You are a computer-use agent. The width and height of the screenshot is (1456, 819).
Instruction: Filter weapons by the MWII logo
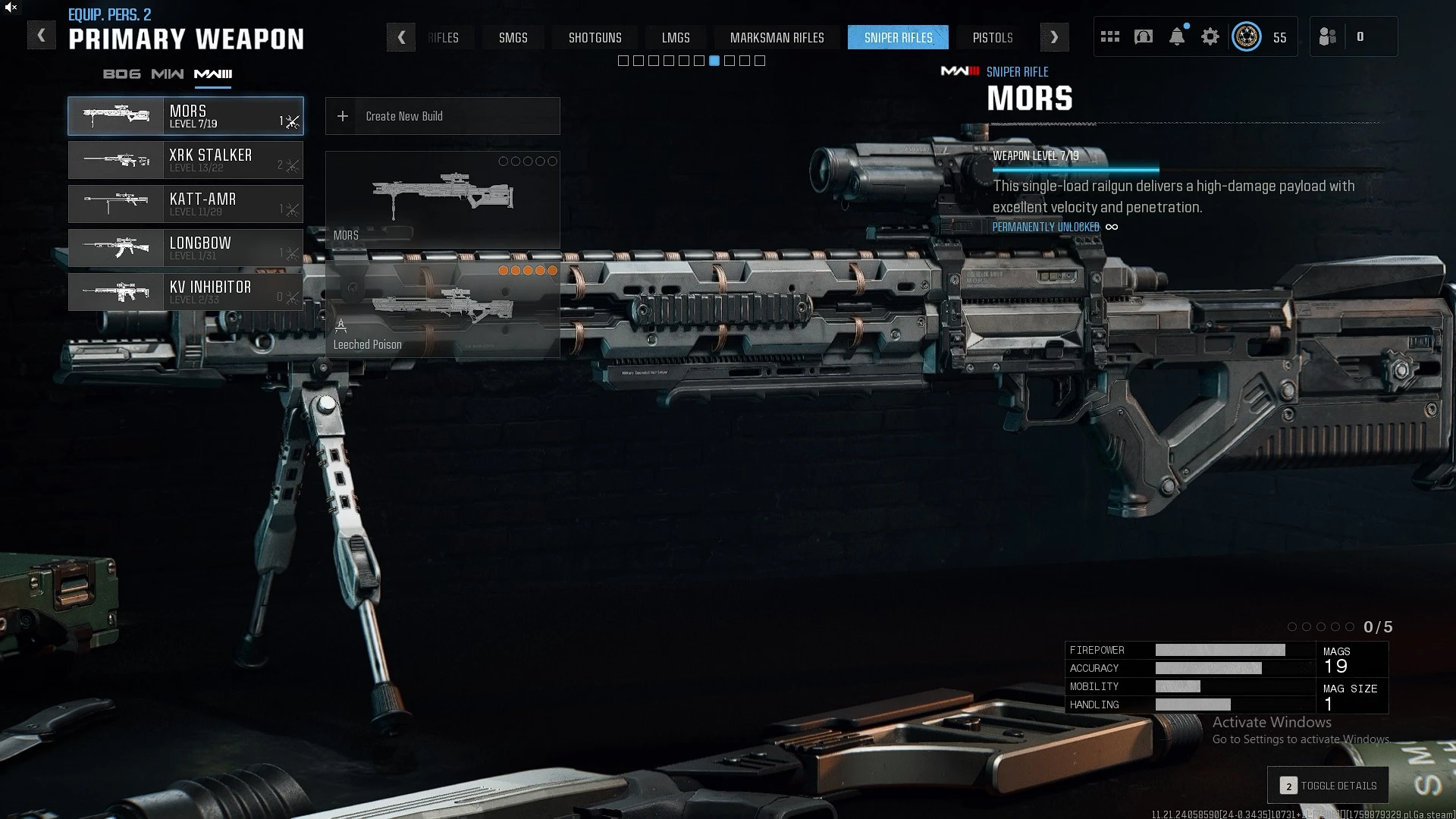click(168, 74)
